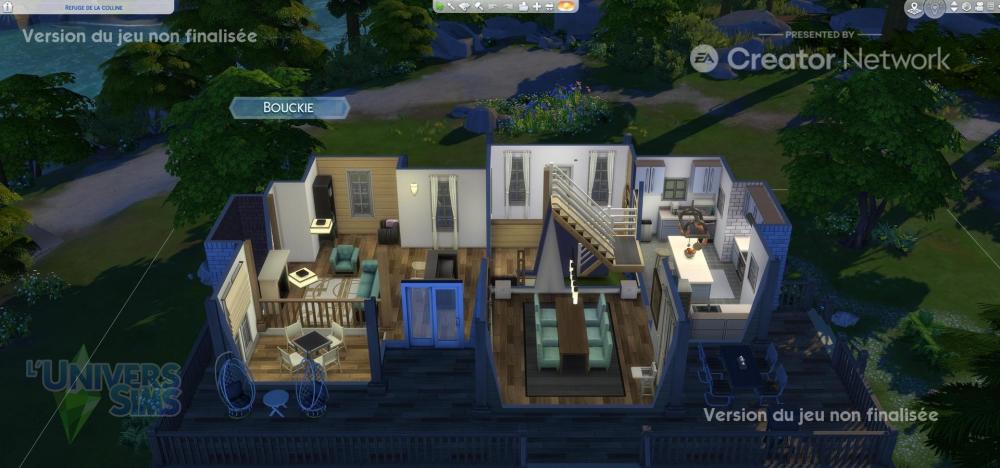Select the Bouckie name tag
1000x468 pixels.
point(289,108)
